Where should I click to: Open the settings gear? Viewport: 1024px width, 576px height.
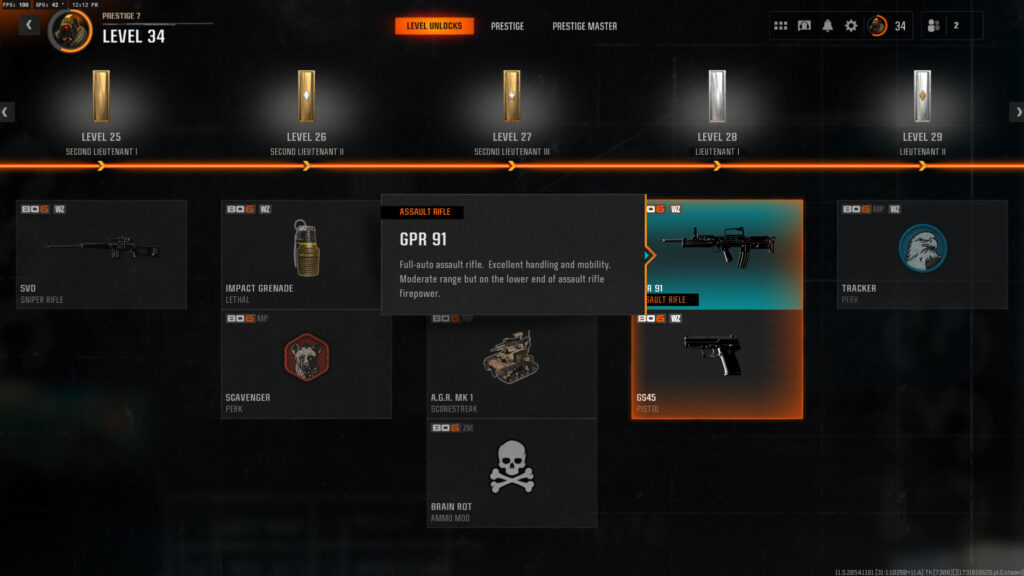tap(851, 26)
